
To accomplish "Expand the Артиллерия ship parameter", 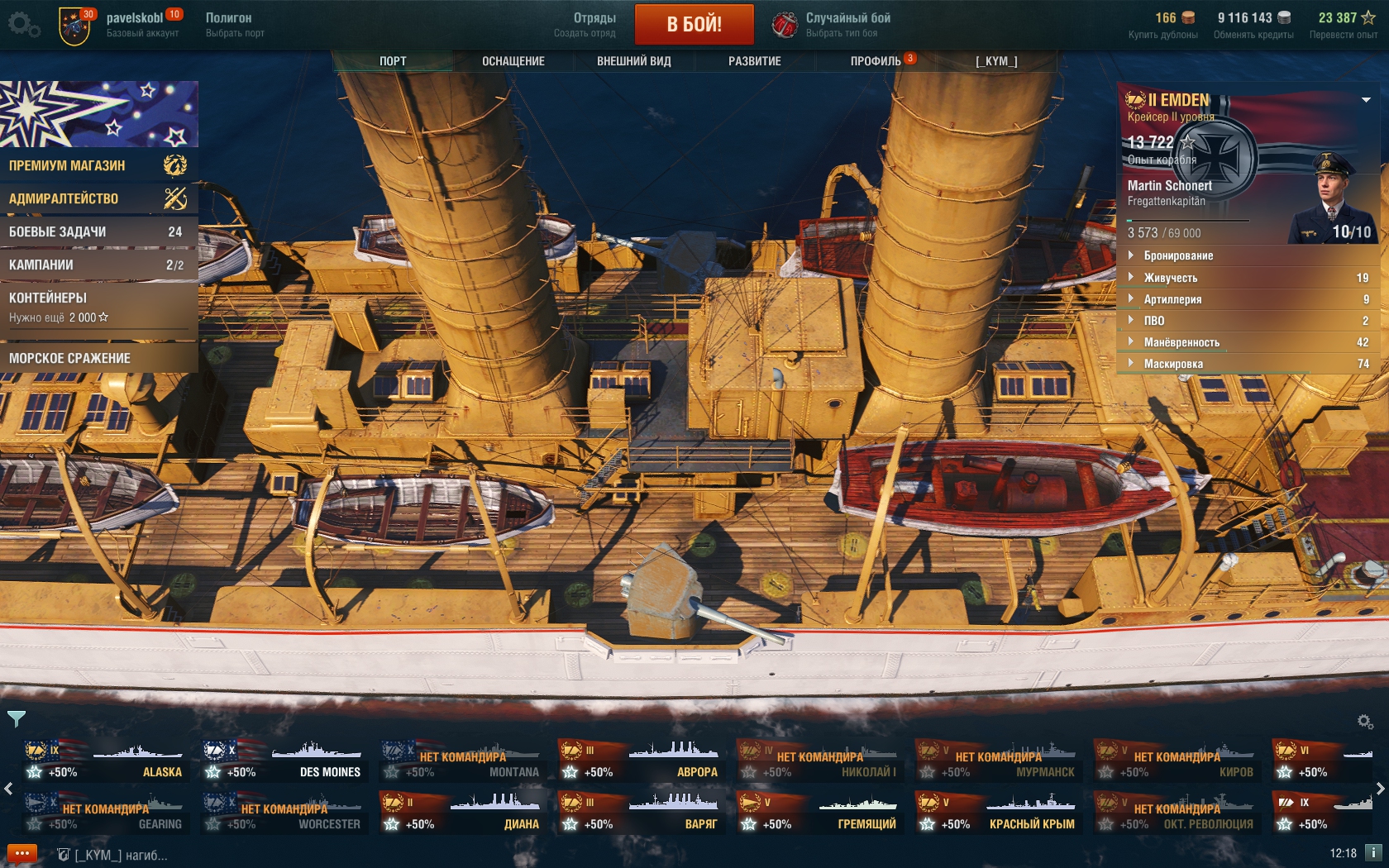I will coord(1172,299).
